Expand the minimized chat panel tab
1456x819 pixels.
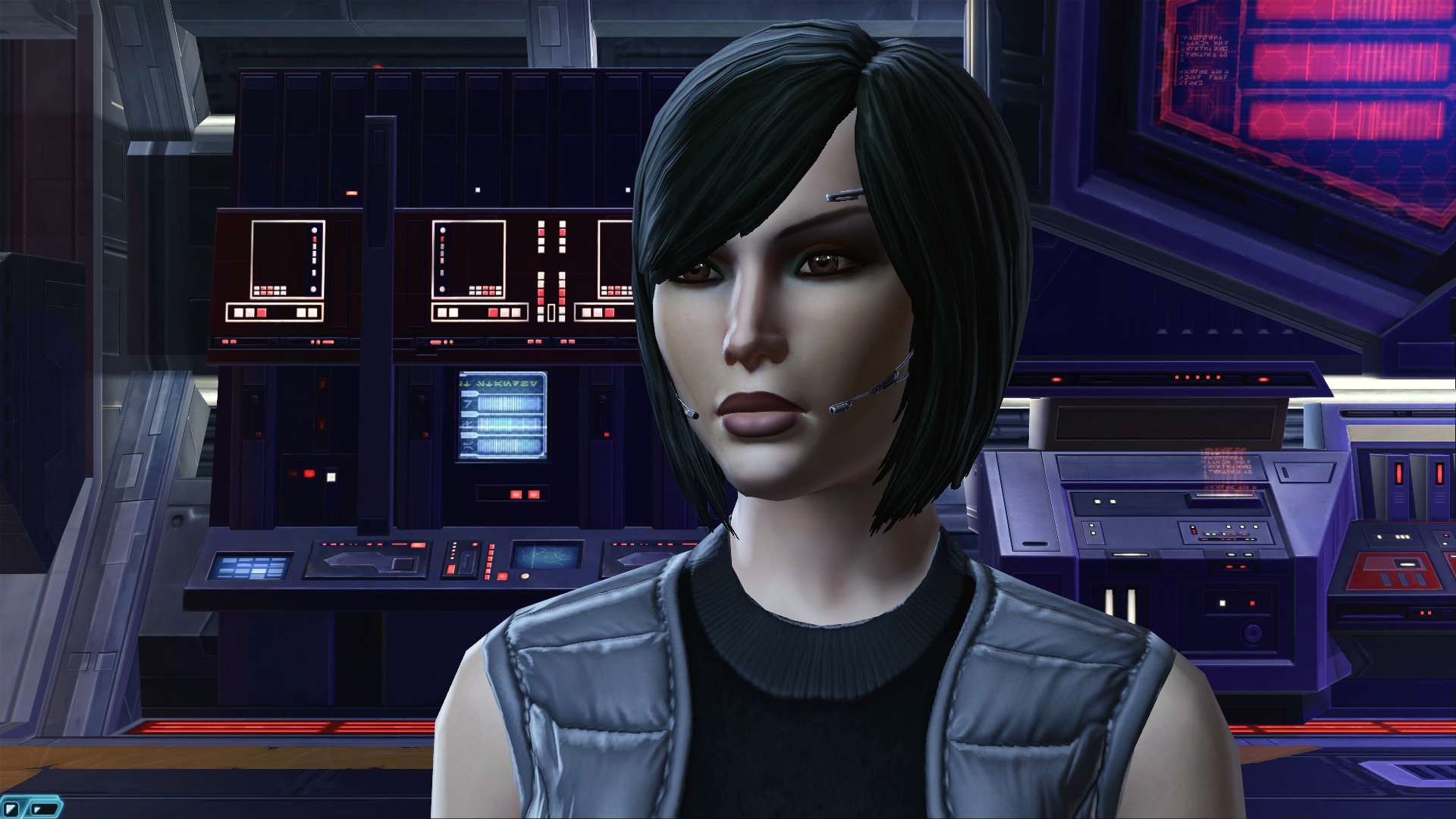tap(44, 809)
